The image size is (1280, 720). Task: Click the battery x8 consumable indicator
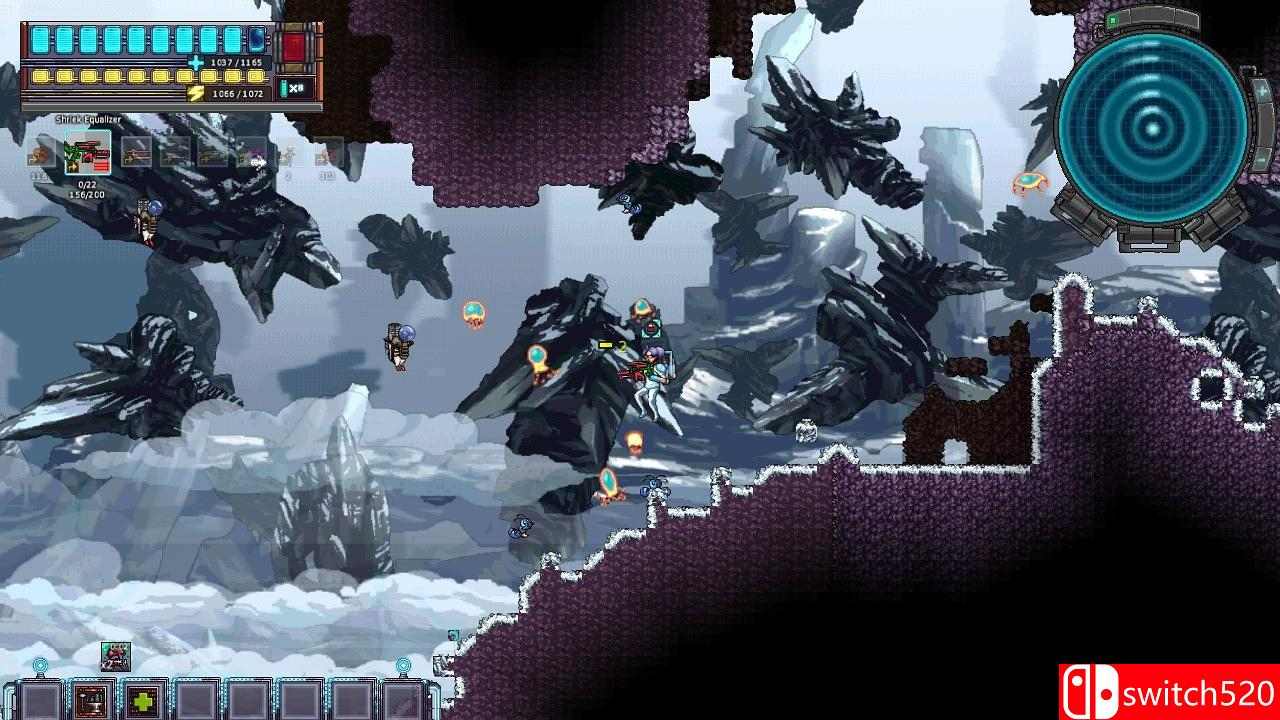pyautogui.click(x=290, y=89)
